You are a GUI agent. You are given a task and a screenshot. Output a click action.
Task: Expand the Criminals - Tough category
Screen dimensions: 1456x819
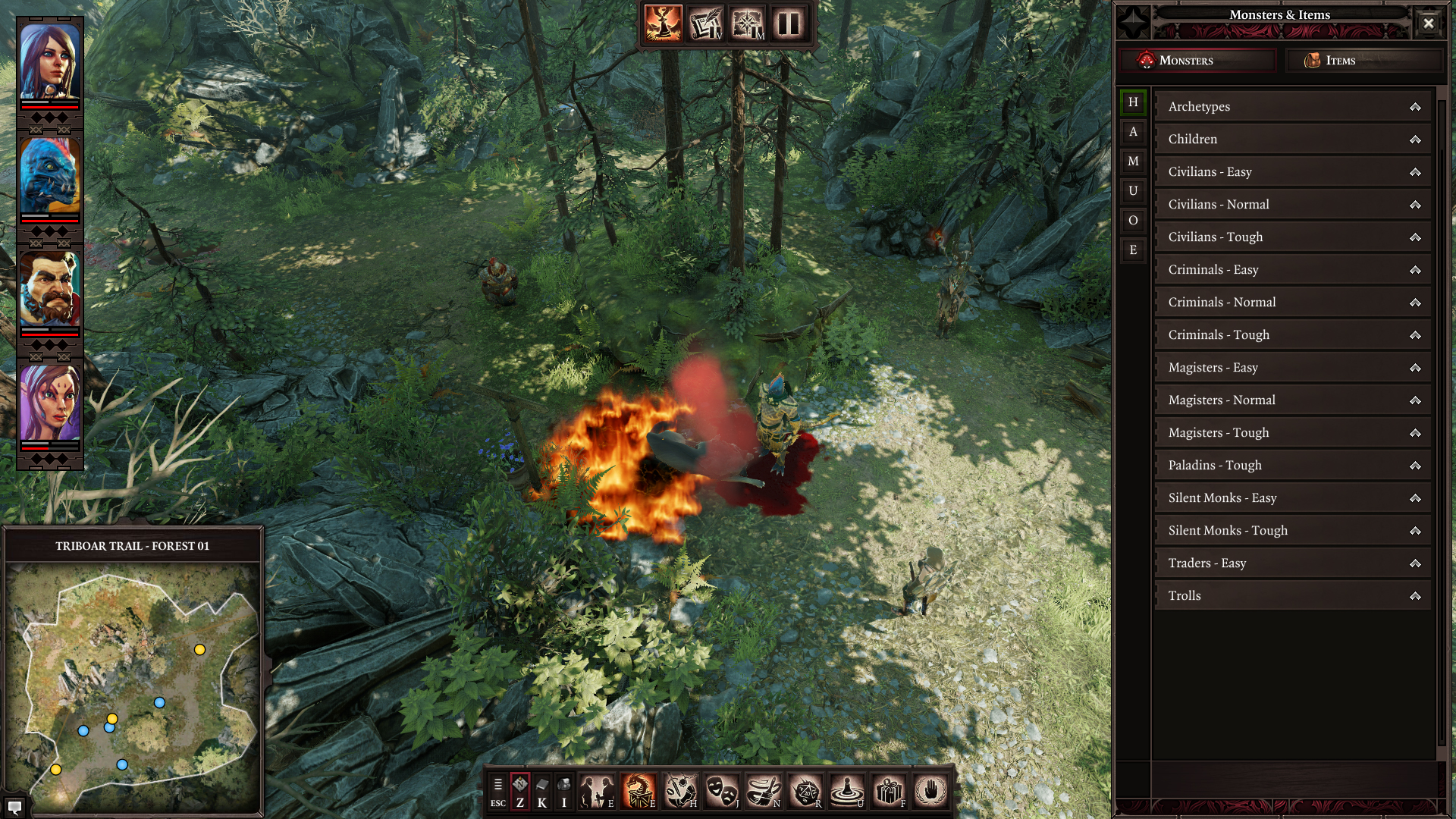(x=1292, y=335)
